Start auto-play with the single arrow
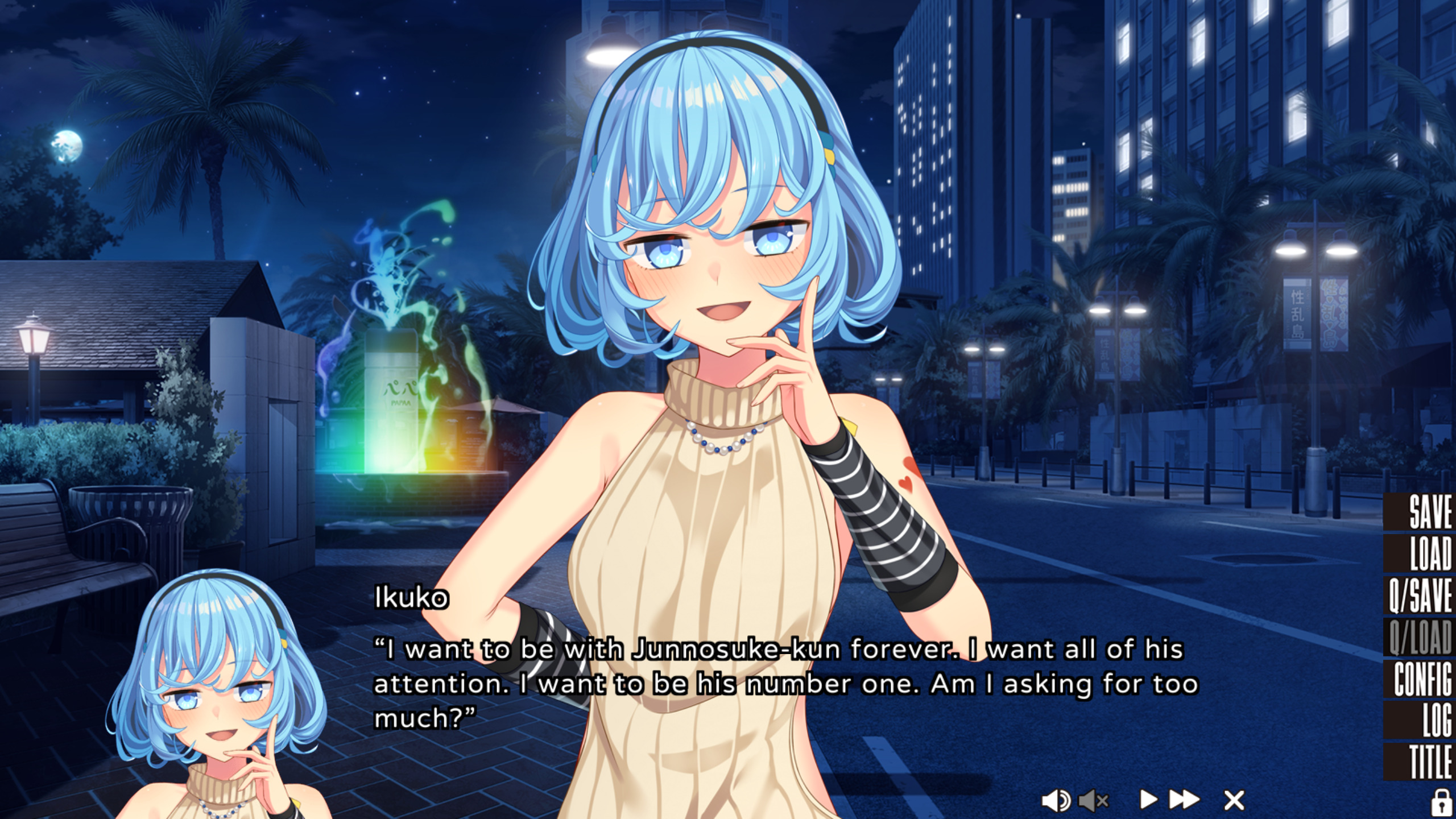1456x819 pixels. [1148, 800]
